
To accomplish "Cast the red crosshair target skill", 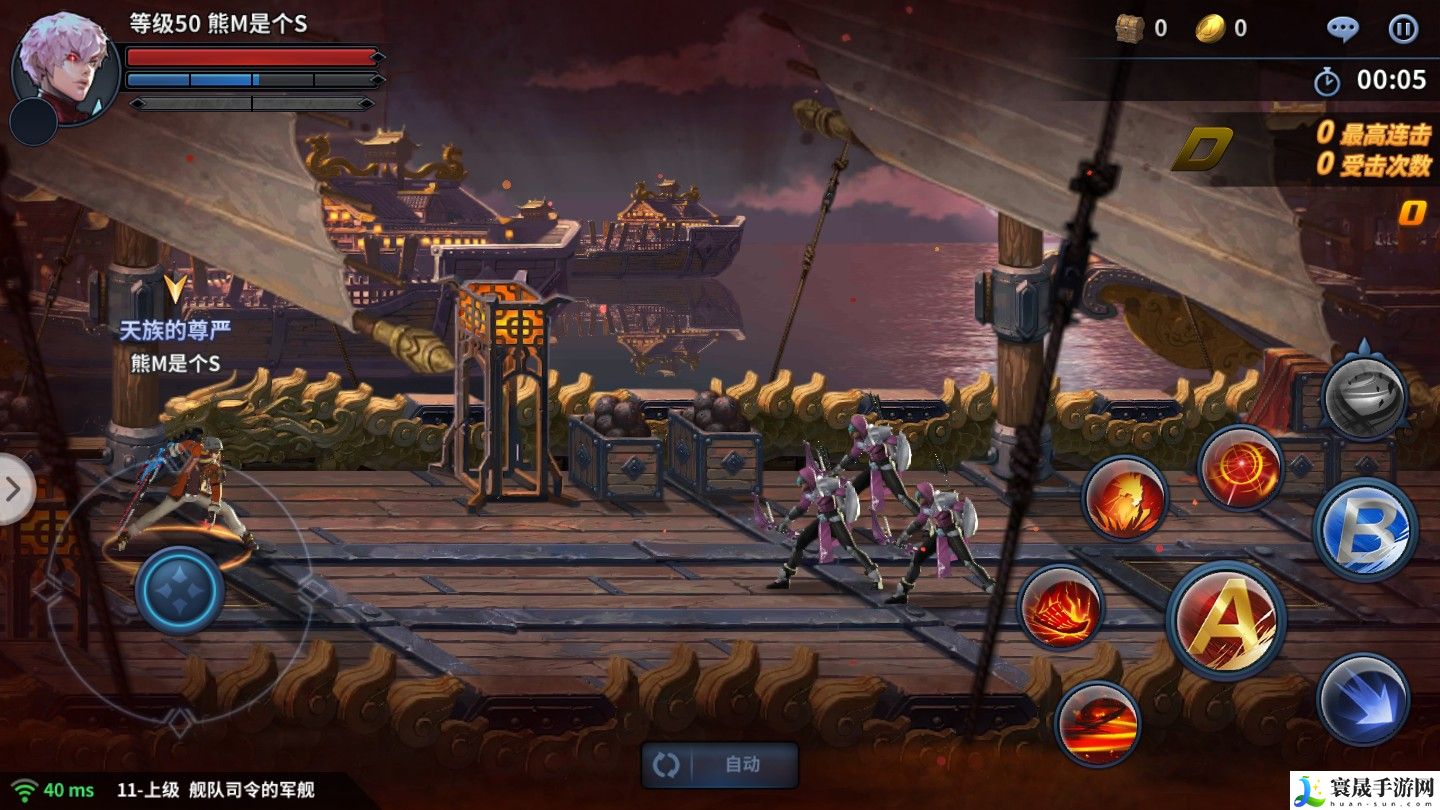I will point(1241,468).
